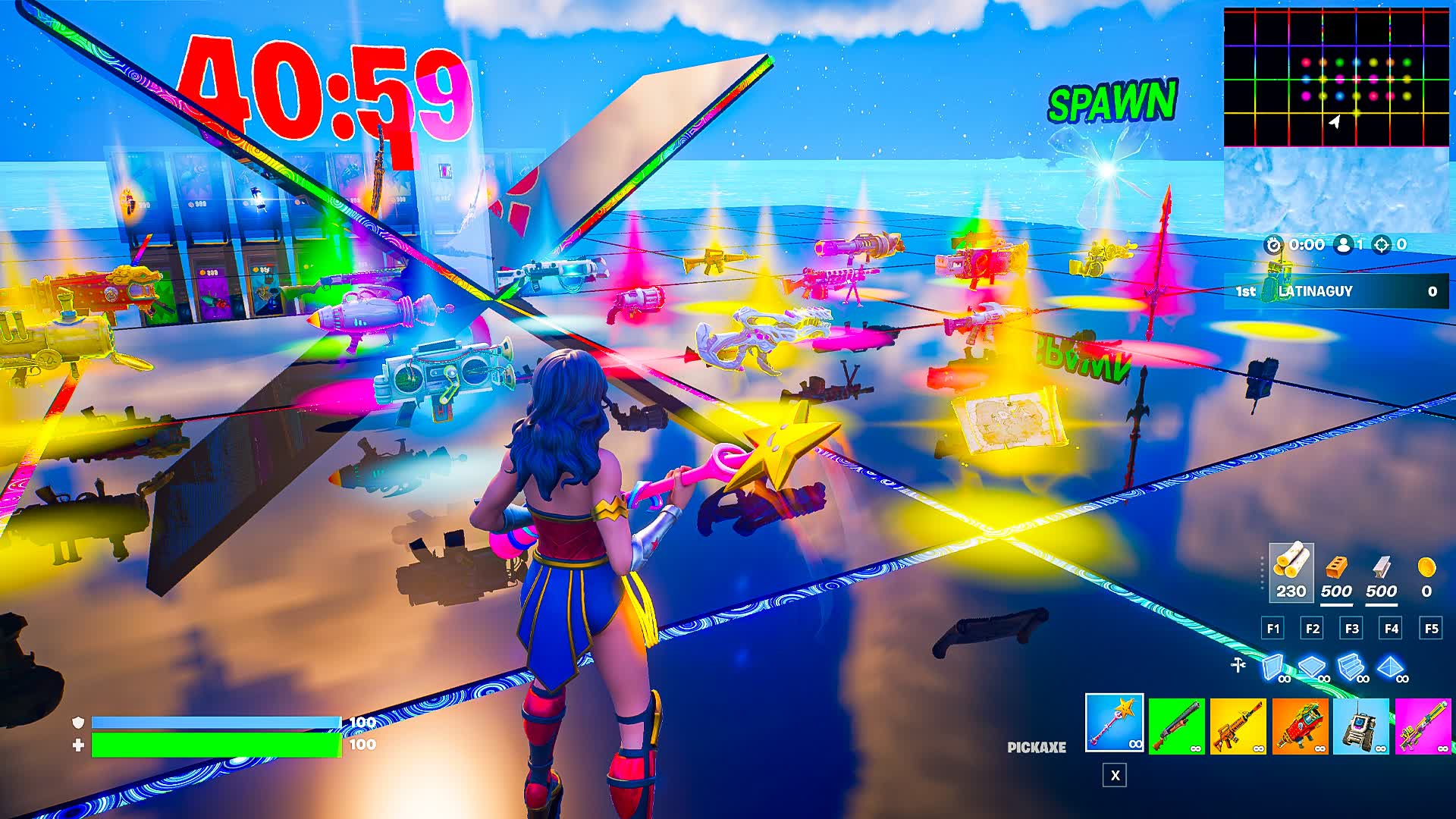1456x819 pixels.
Task: Choose the wall building piece
Action: click(1274, 668)
